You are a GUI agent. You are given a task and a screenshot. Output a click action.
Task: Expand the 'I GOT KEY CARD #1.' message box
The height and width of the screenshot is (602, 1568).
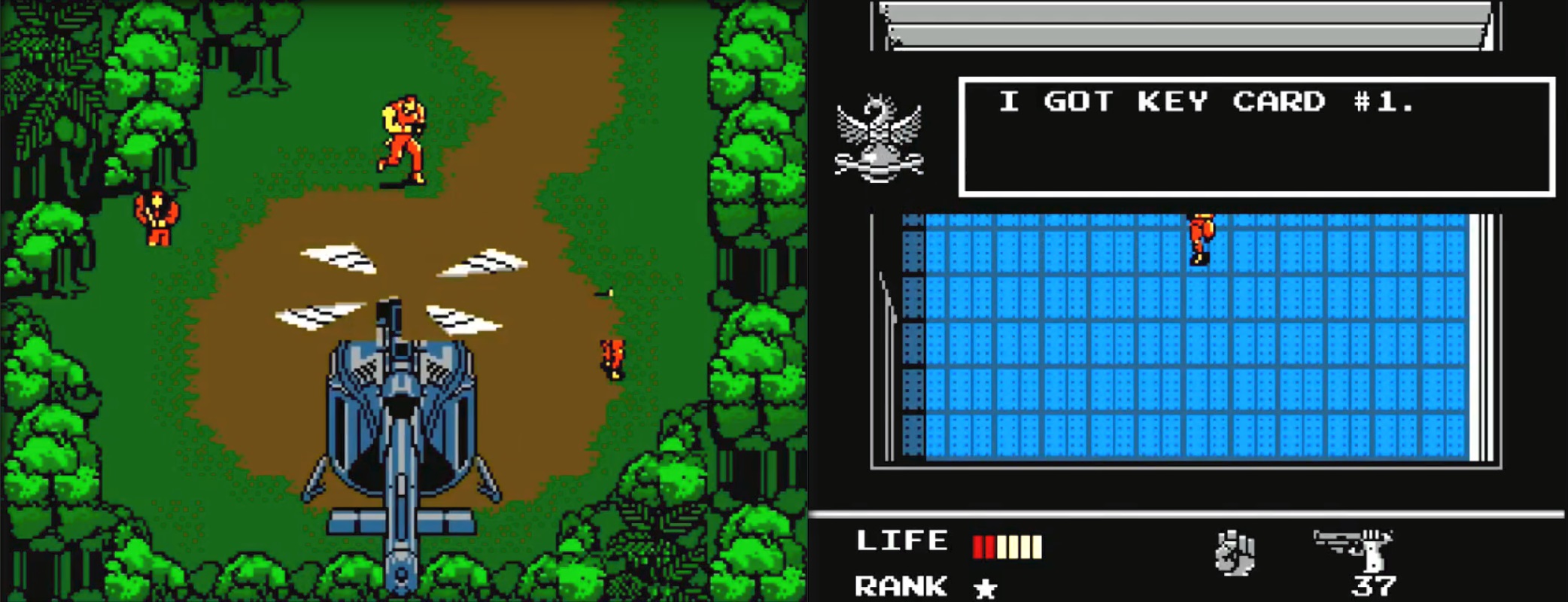[1249, 135]
